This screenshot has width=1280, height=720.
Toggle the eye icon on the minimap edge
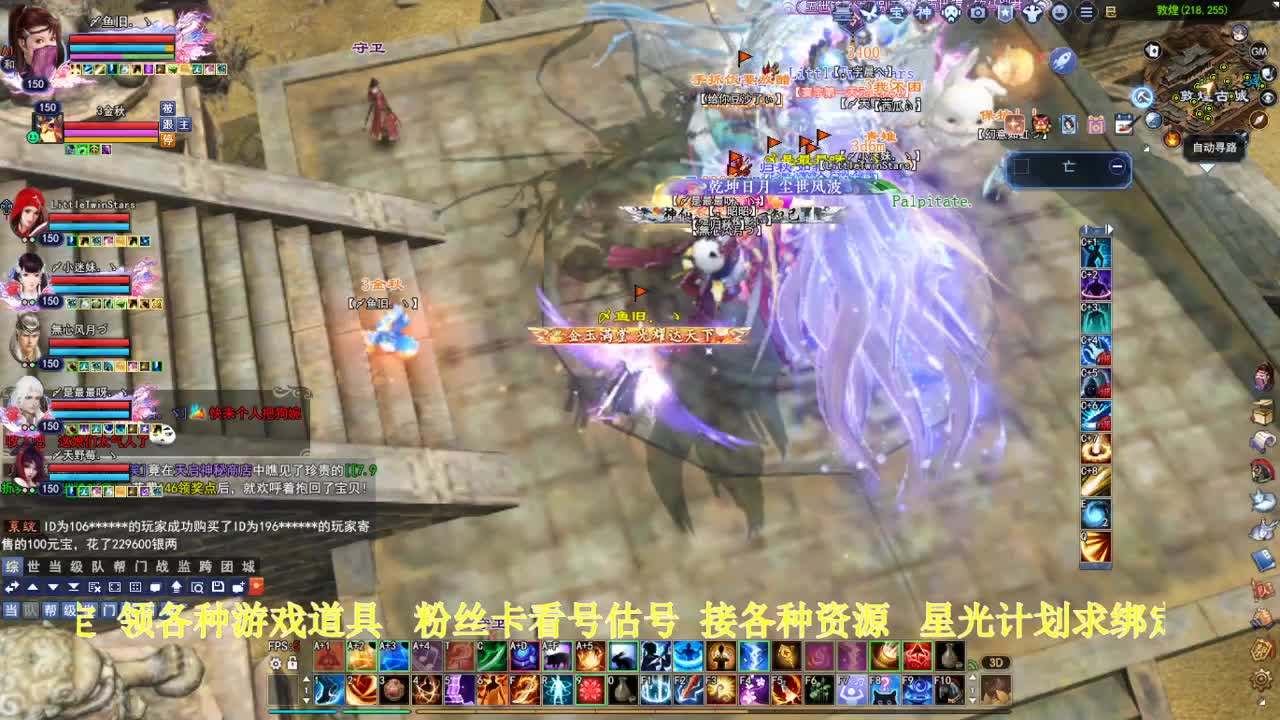[x=1267, y=97]
